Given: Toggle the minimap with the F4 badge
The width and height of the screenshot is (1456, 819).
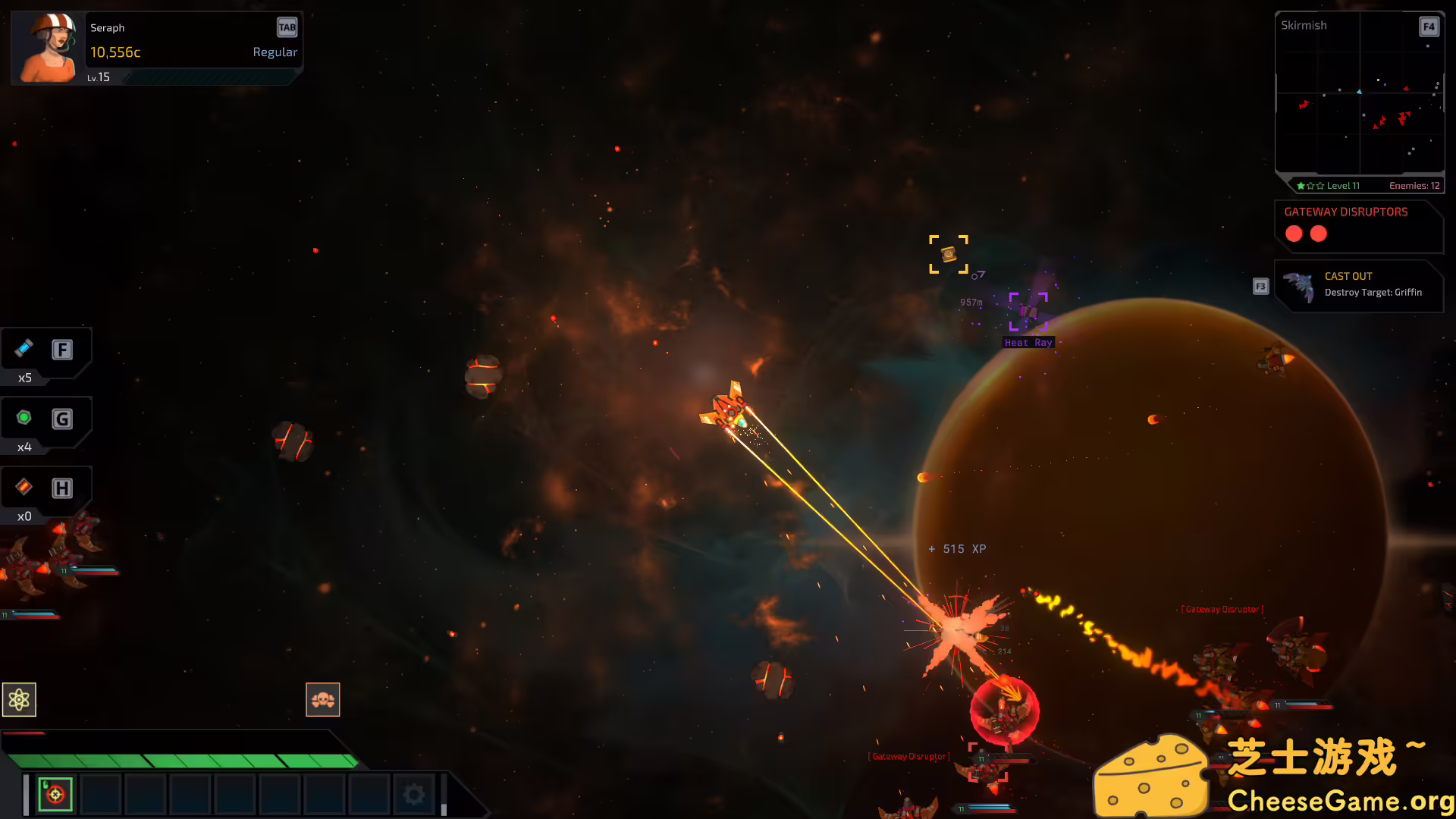Looking at the screenshot, I should pyautogui.click(x=1429, y=27).
